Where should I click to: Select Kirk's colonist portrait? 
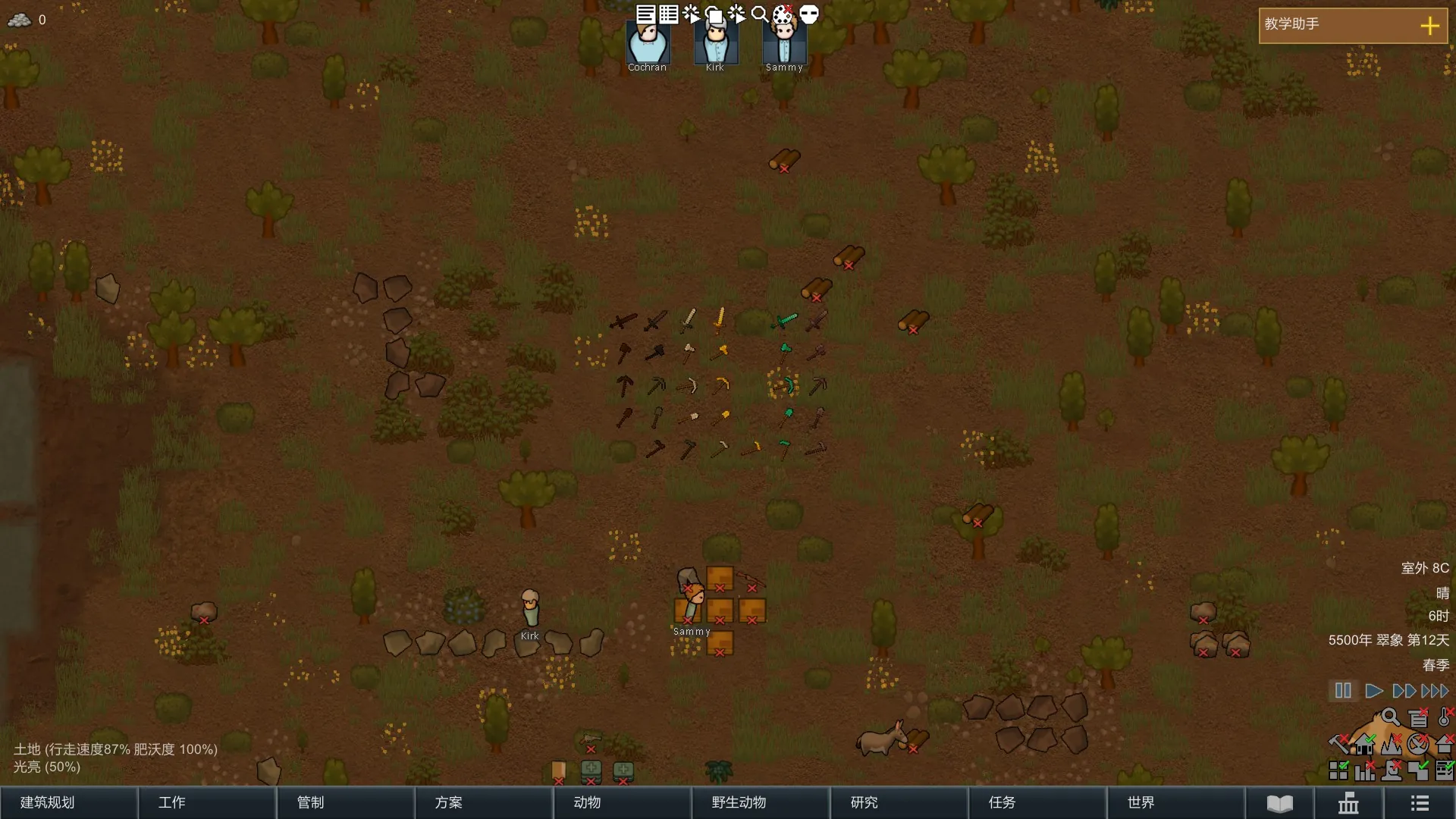tap(715, 44)
